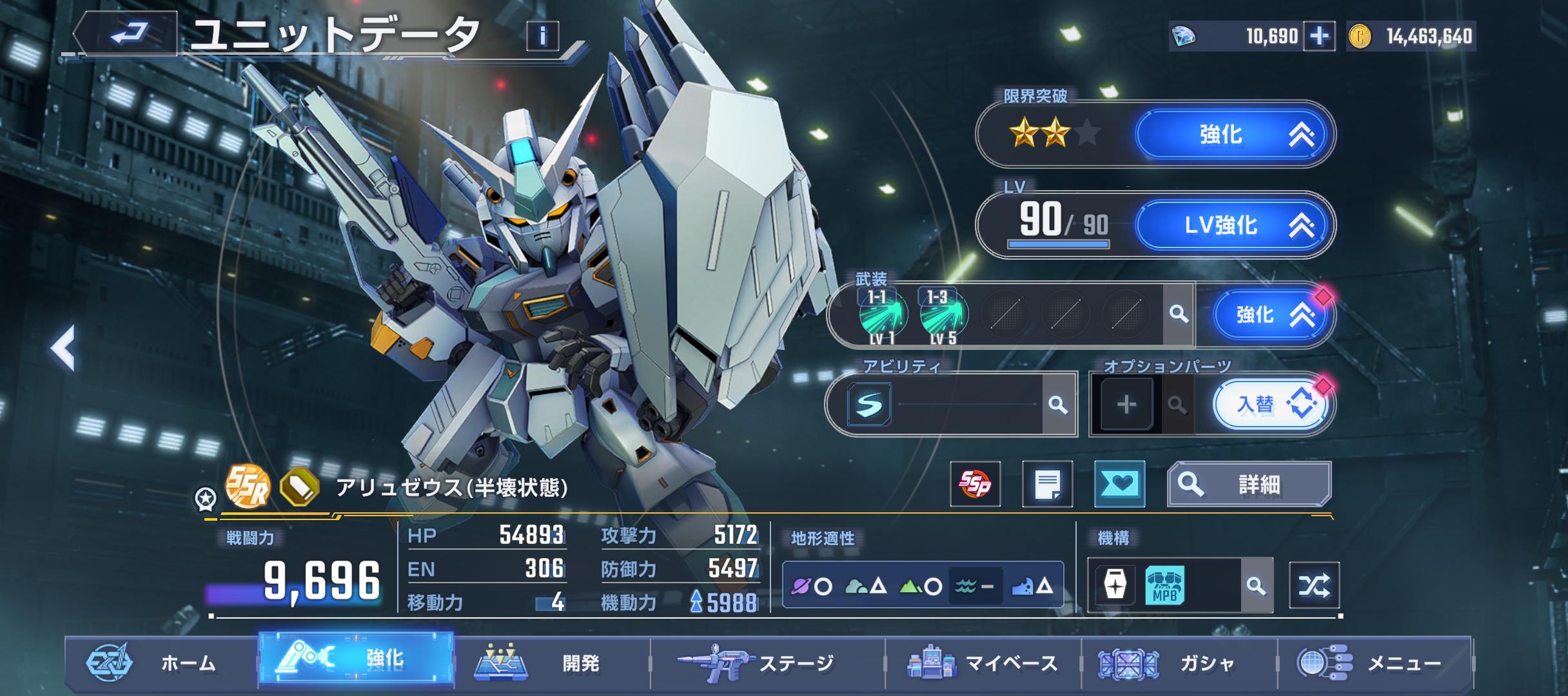The width and height of the screenshot is (1568, 696).
Task: Open the LV強化 level upgrade
Action: 1233,225
